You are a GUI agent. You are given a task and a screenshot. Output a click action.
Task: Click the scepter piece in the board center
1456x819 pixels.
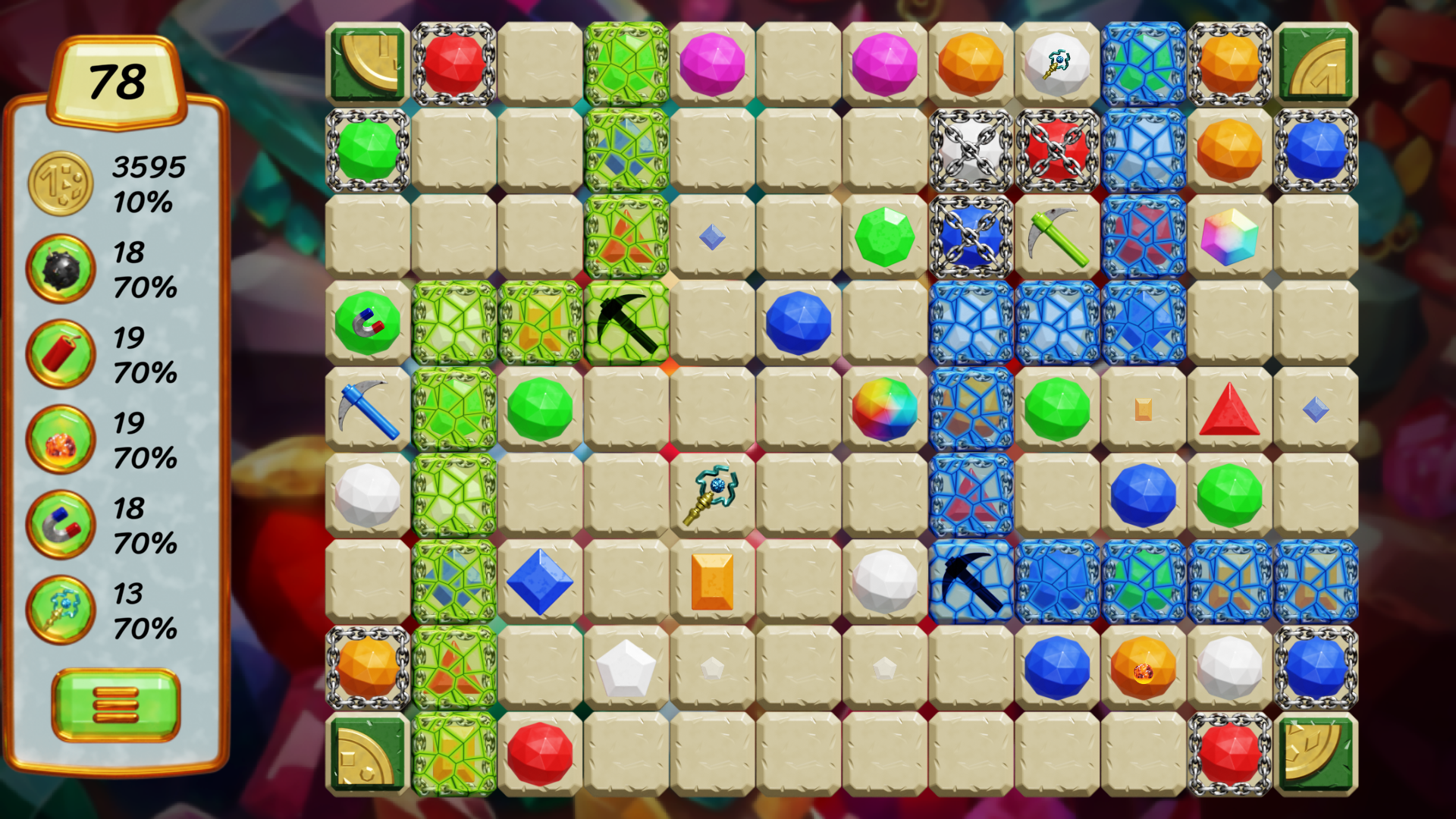click(711, 494)
